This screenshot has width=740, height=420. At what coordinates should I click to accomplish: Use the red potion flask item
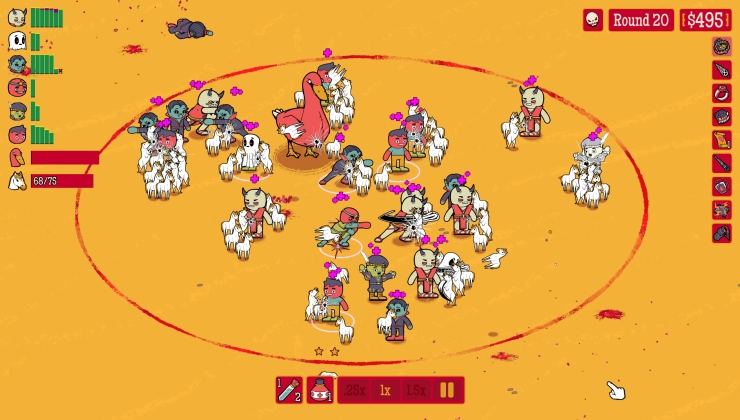[x=320, y=390]
